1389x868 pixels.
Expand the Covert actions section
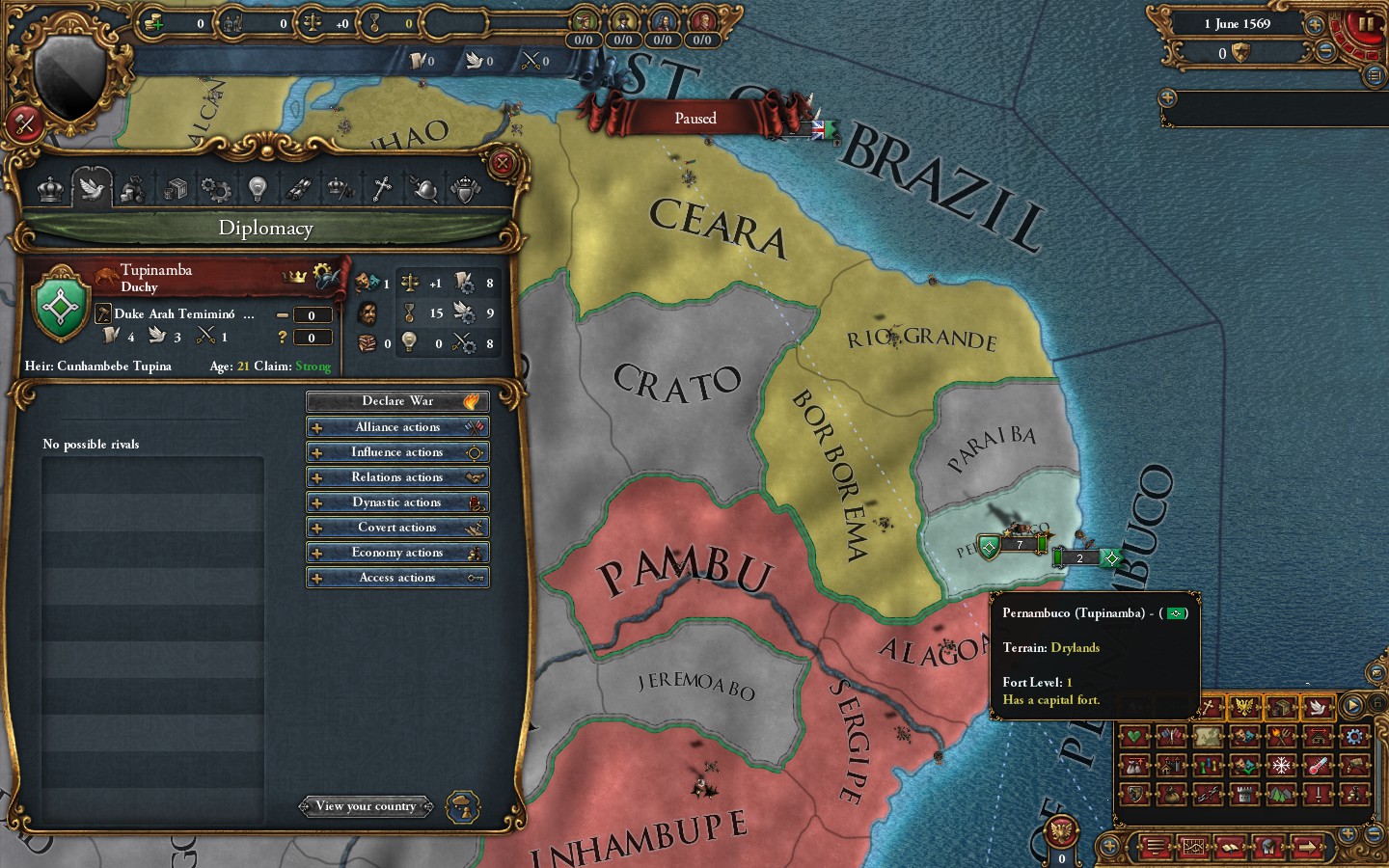coord(397,527)
